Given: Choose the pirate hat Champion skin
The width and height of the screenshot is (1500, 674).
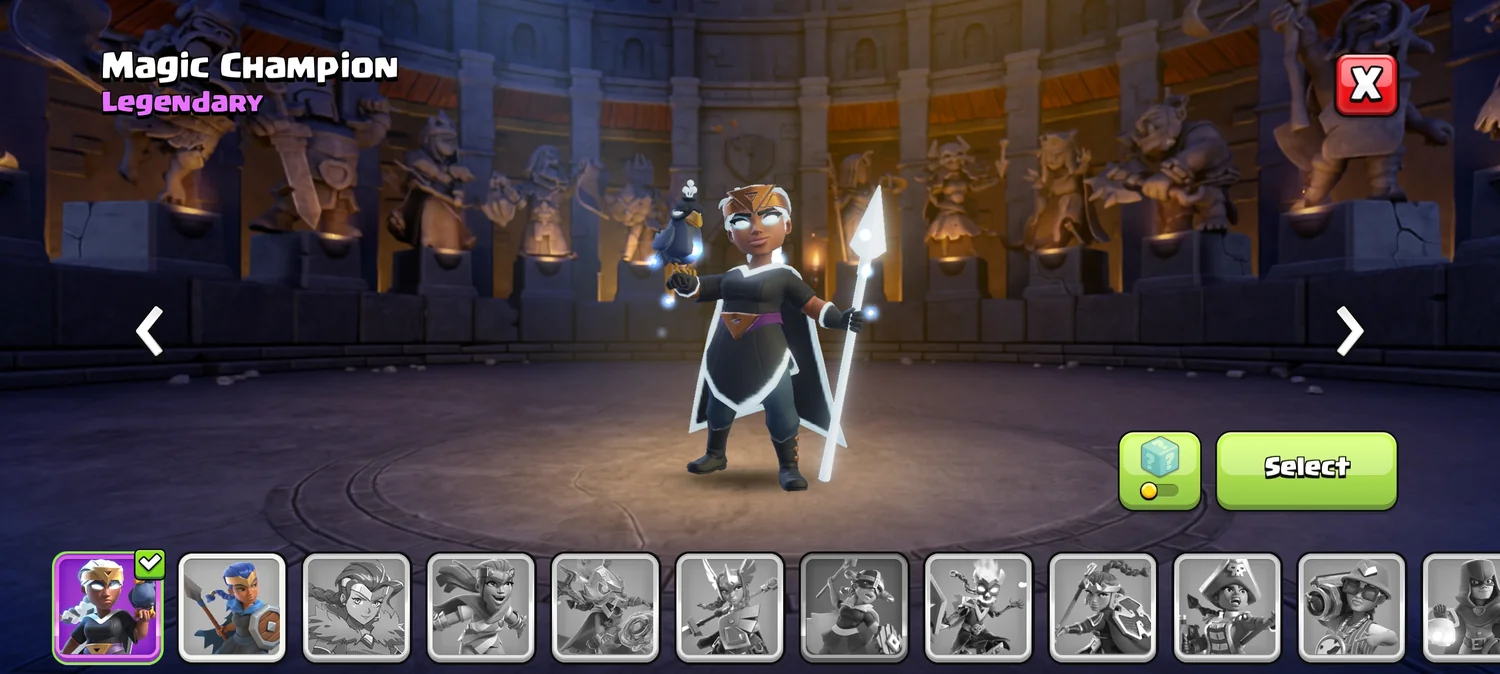Looking at the screenshot, I should pos(1227,607).
